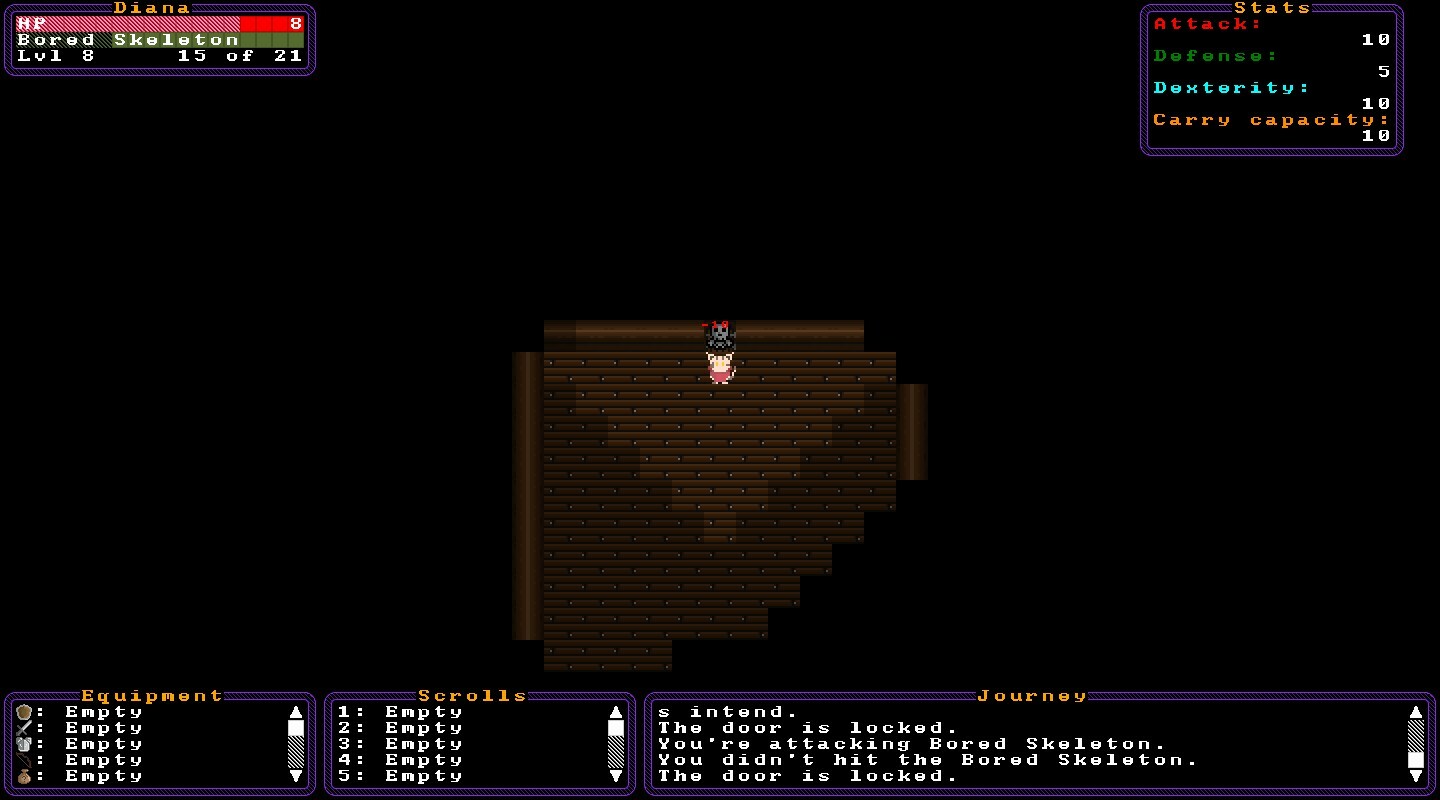Screen dimensions: 1440x800
Task: Open the chest armor equipment slot
Action: [23, 744]
